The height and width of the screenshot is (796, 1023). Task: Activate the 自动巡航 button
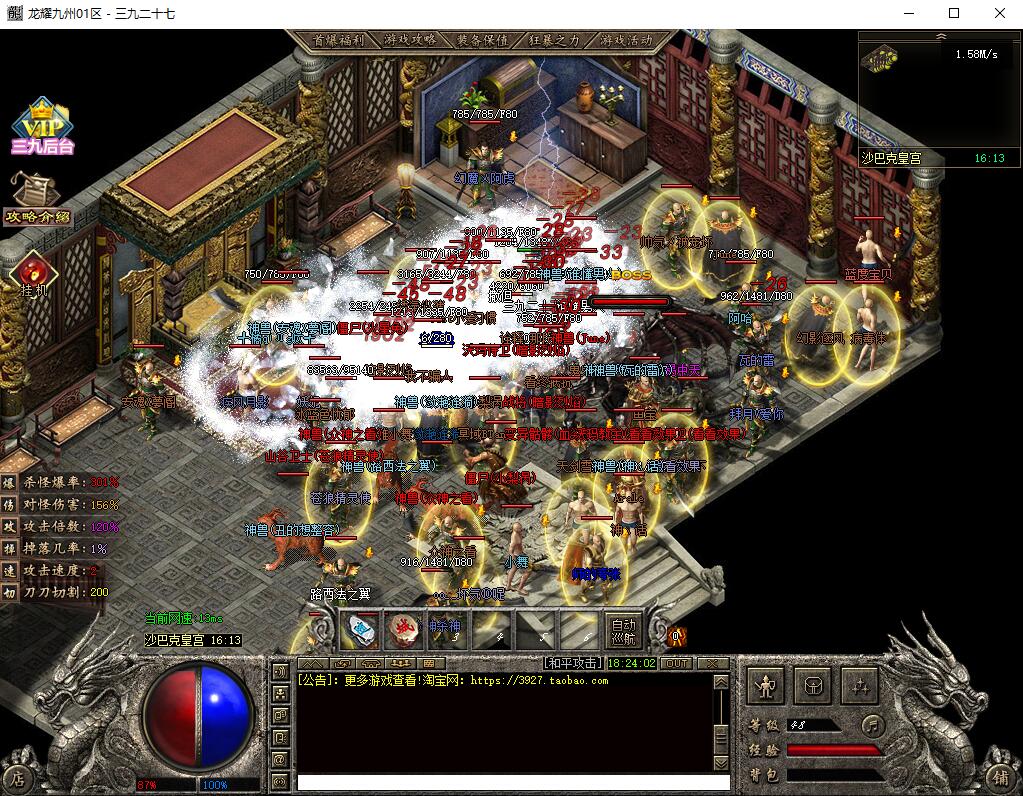click(x=623, y=629)
